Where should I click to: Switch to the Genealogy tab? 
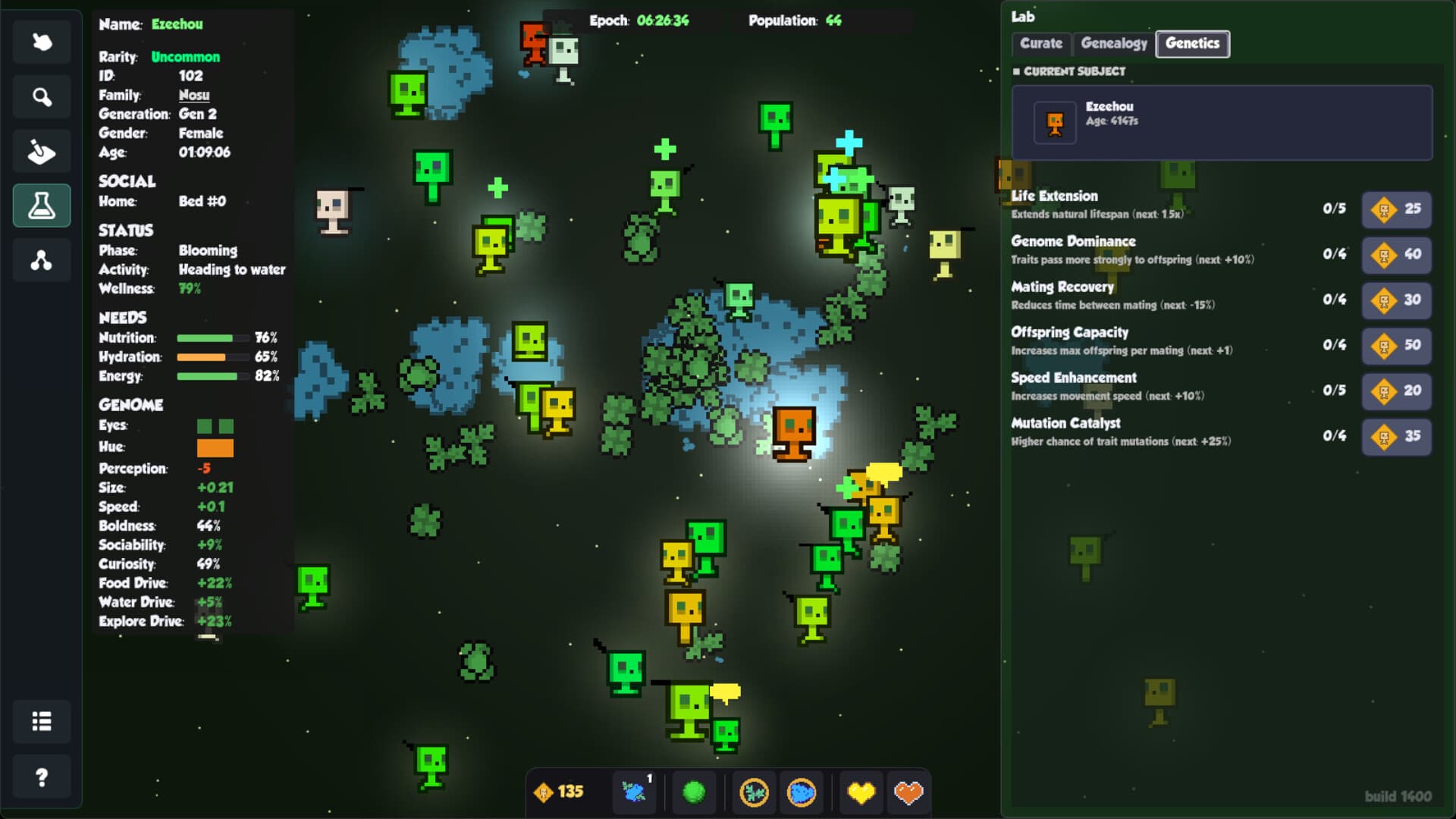click(1115, 43)
